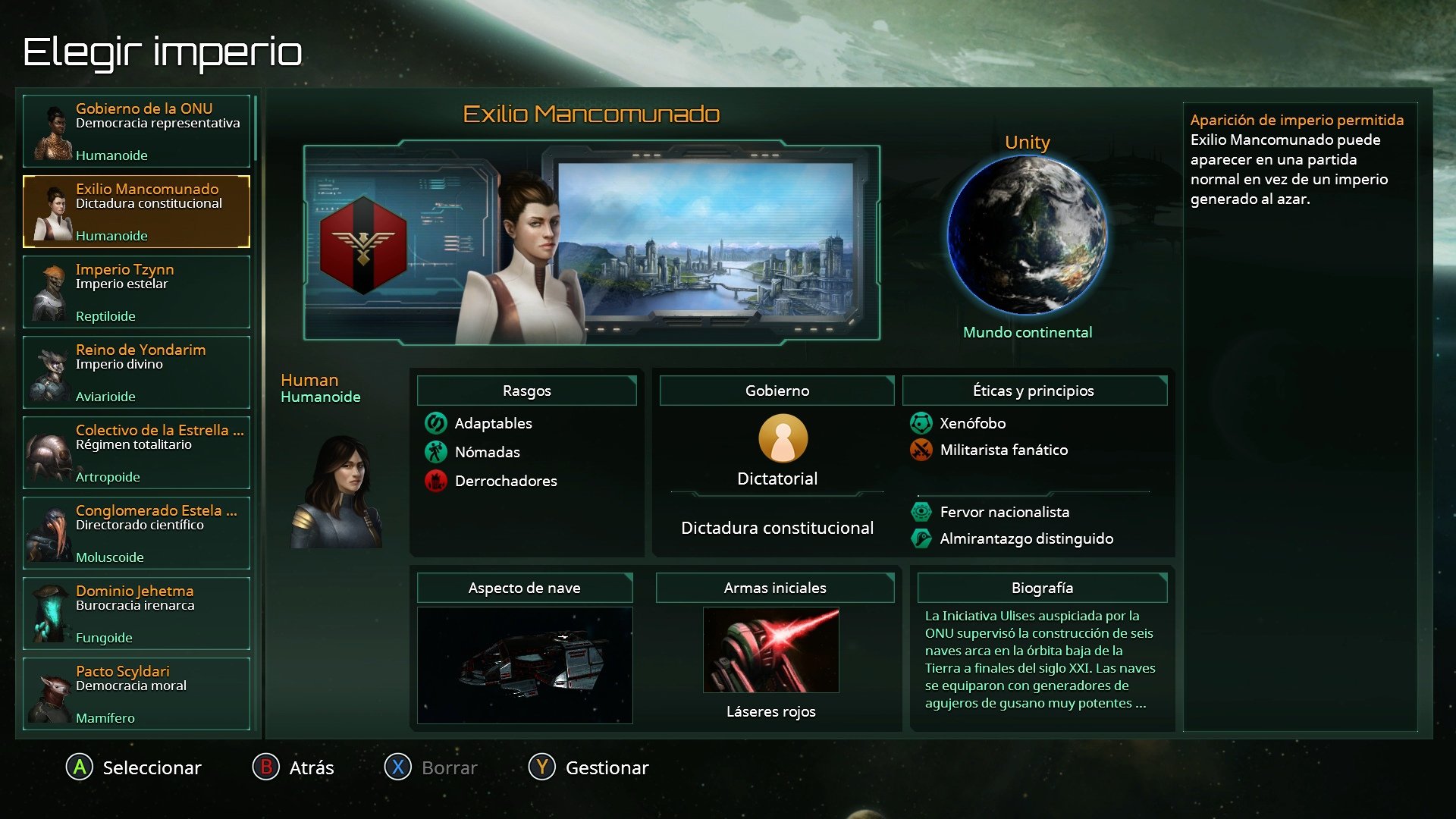The image size is (1456, 819).
Task: Select the Conglomerado Estelar molluscoid empire
Action: coord(136,533)
